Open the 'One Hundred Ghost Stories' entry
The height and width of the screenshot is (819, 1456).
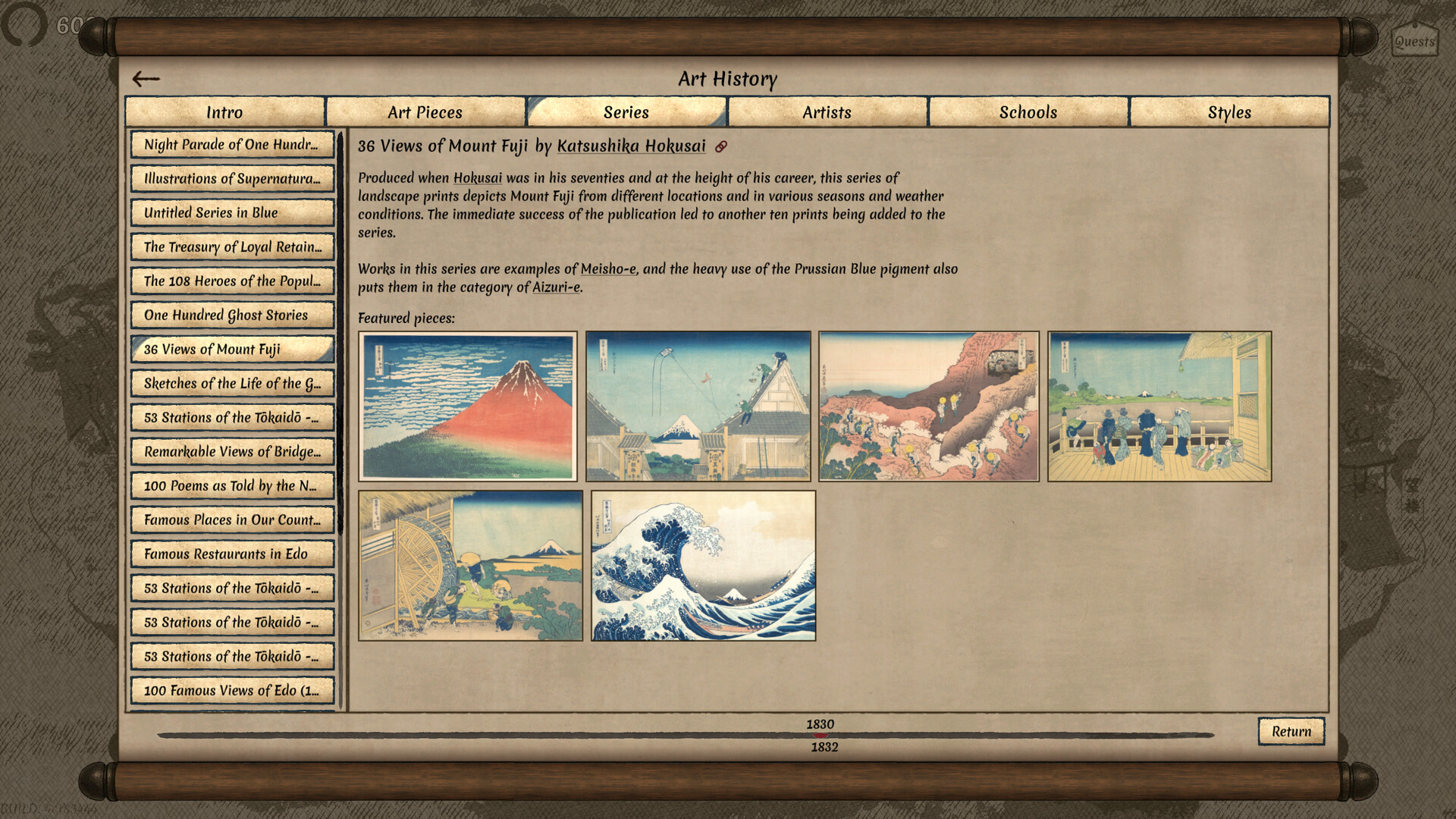pos(232,315)
